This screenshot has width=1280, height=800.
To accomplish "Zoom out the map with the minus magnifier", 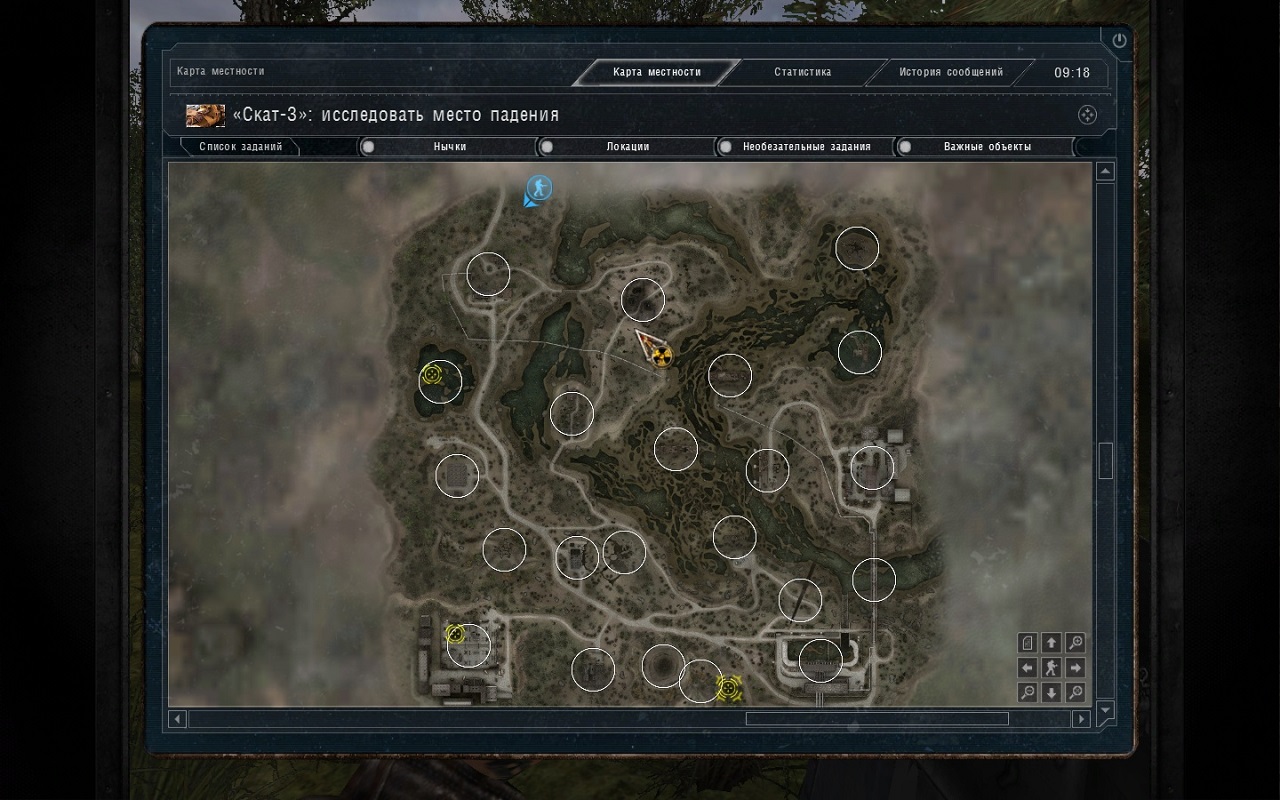I will (x=1027, y=692).
